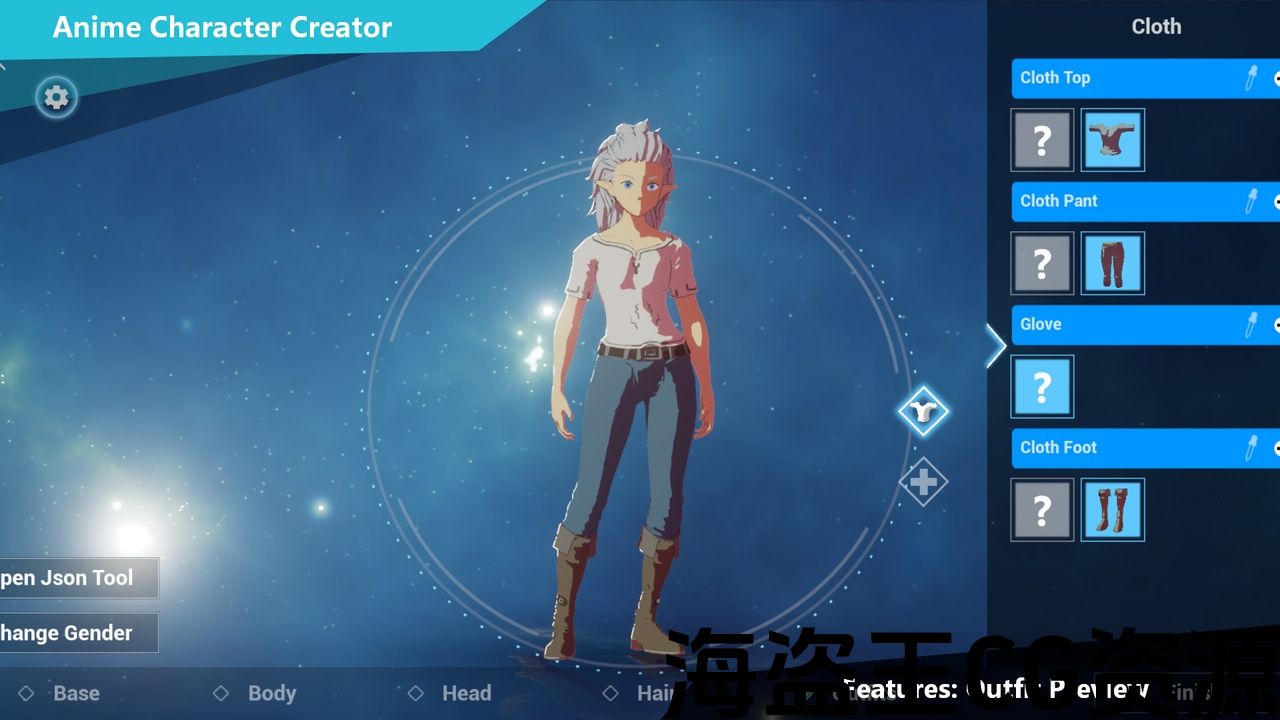The width and height of the screenshot is (1280, 720).
Task: Choose the empty Glove option
Action: click(x=1042, y=387)
